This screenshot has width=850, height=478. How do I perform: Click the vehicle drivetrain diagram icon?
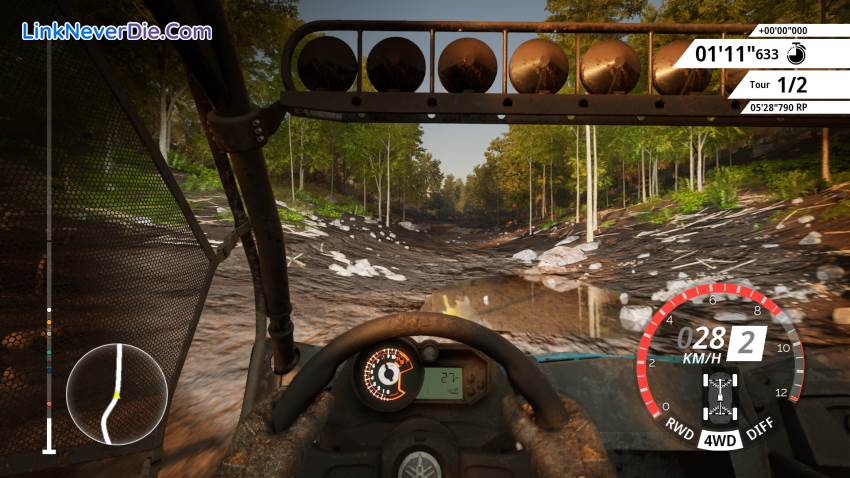[719, 394]
